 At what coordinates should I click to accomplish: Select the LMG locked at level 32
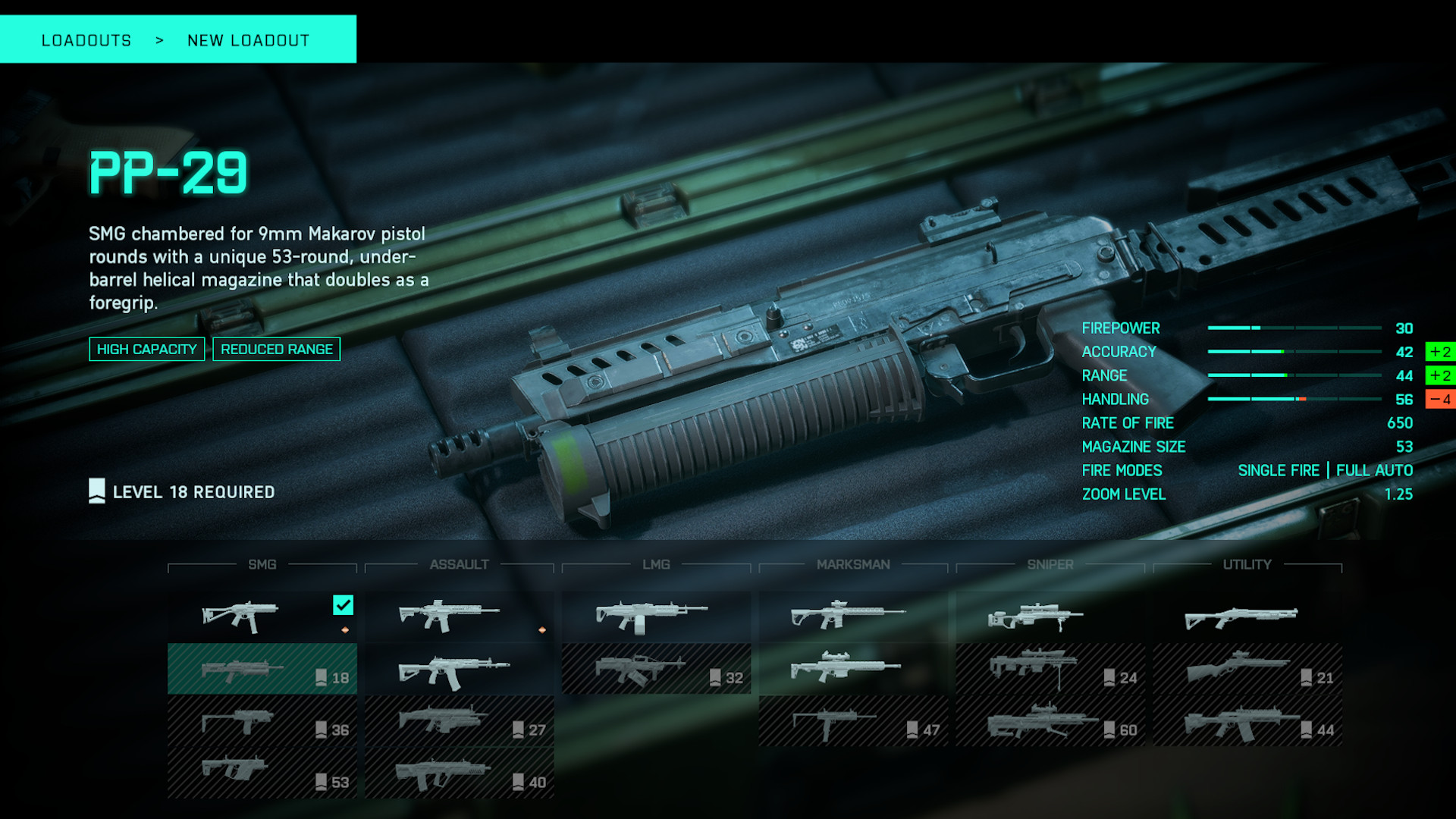[x=656, y=669]
